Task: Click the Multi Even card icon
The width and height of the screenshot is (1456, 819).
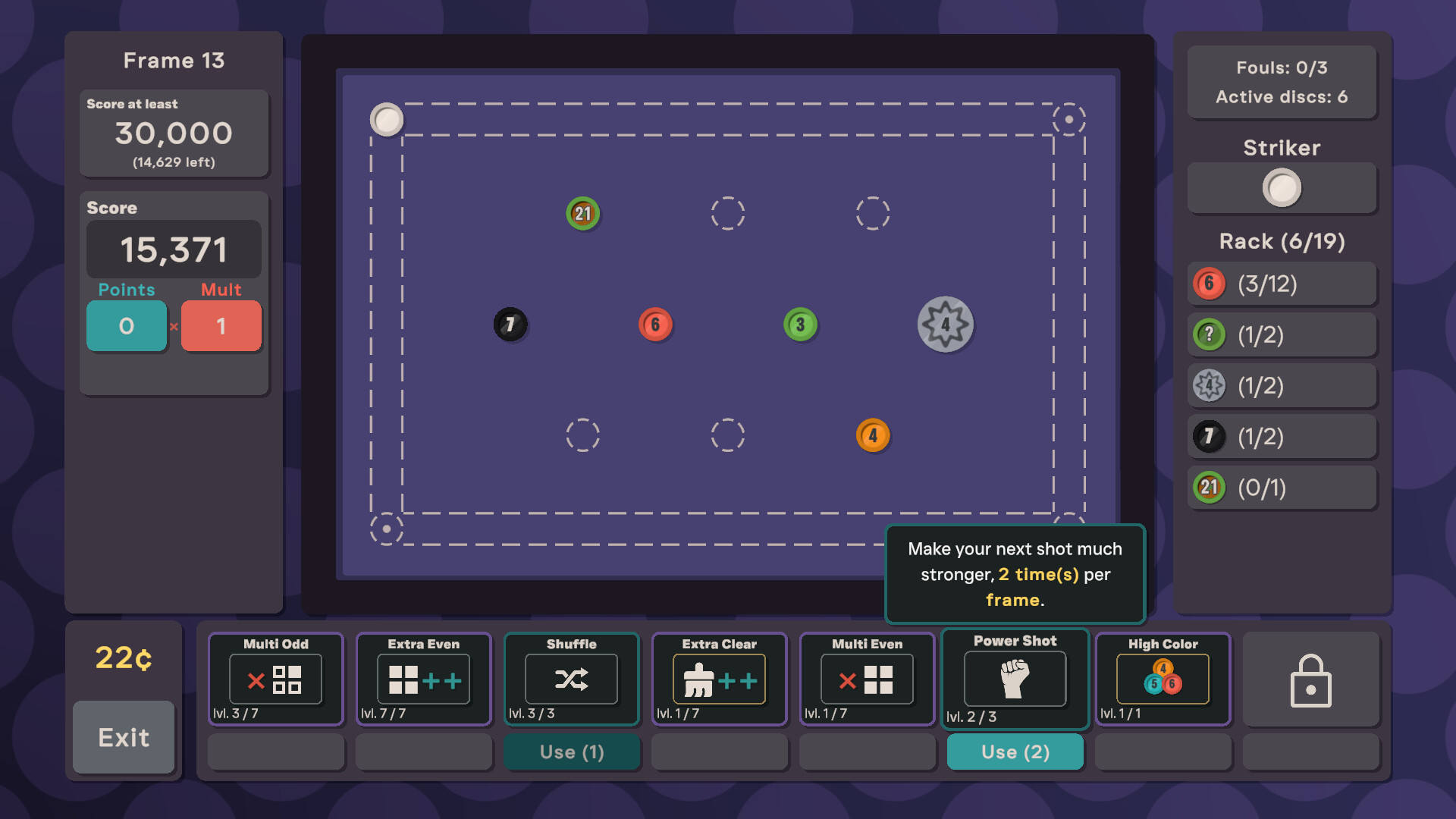Action: pos(867,679)
